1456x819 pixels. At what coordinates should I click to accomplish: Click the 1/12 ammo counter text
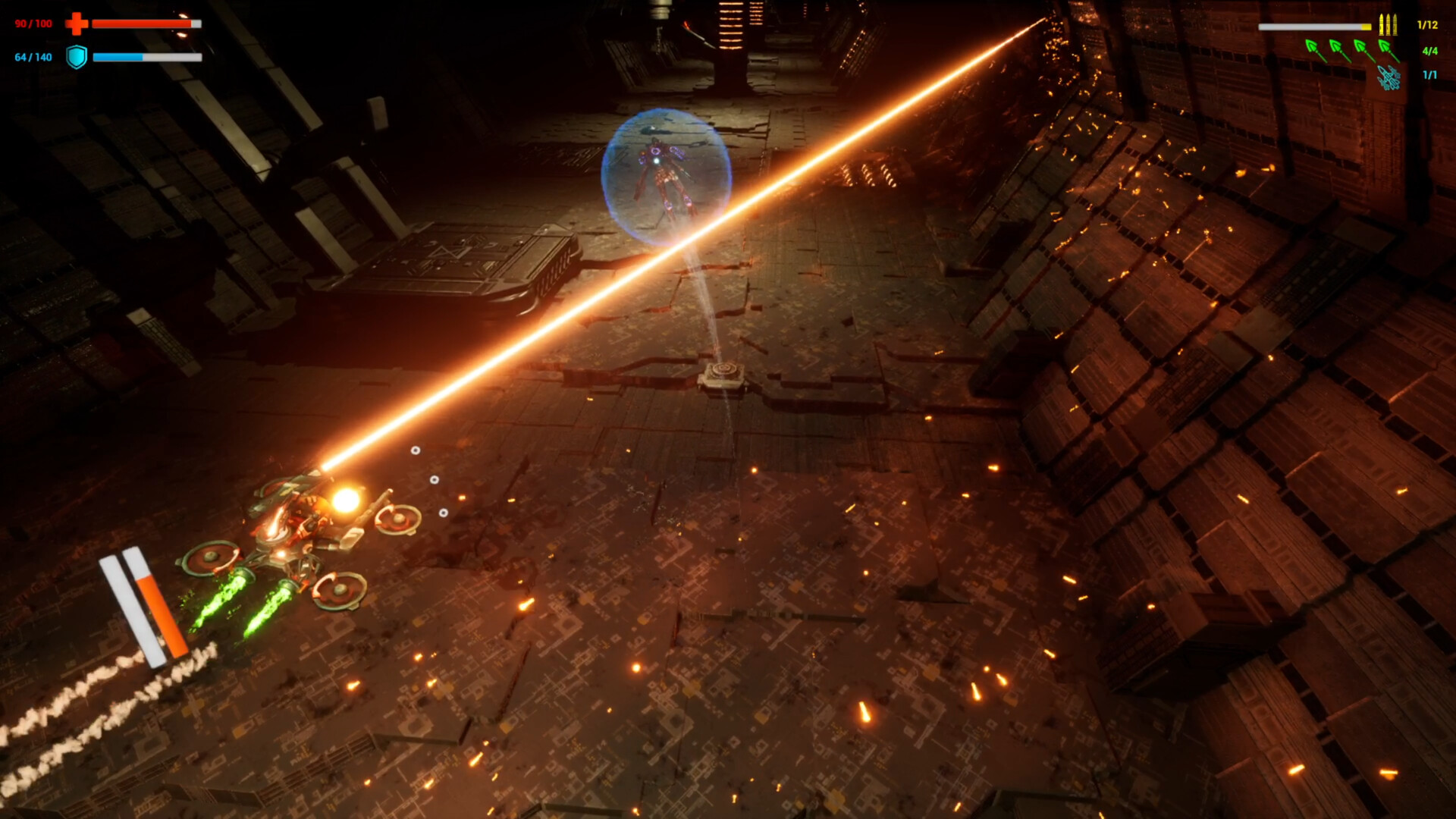click(1427, 25)
